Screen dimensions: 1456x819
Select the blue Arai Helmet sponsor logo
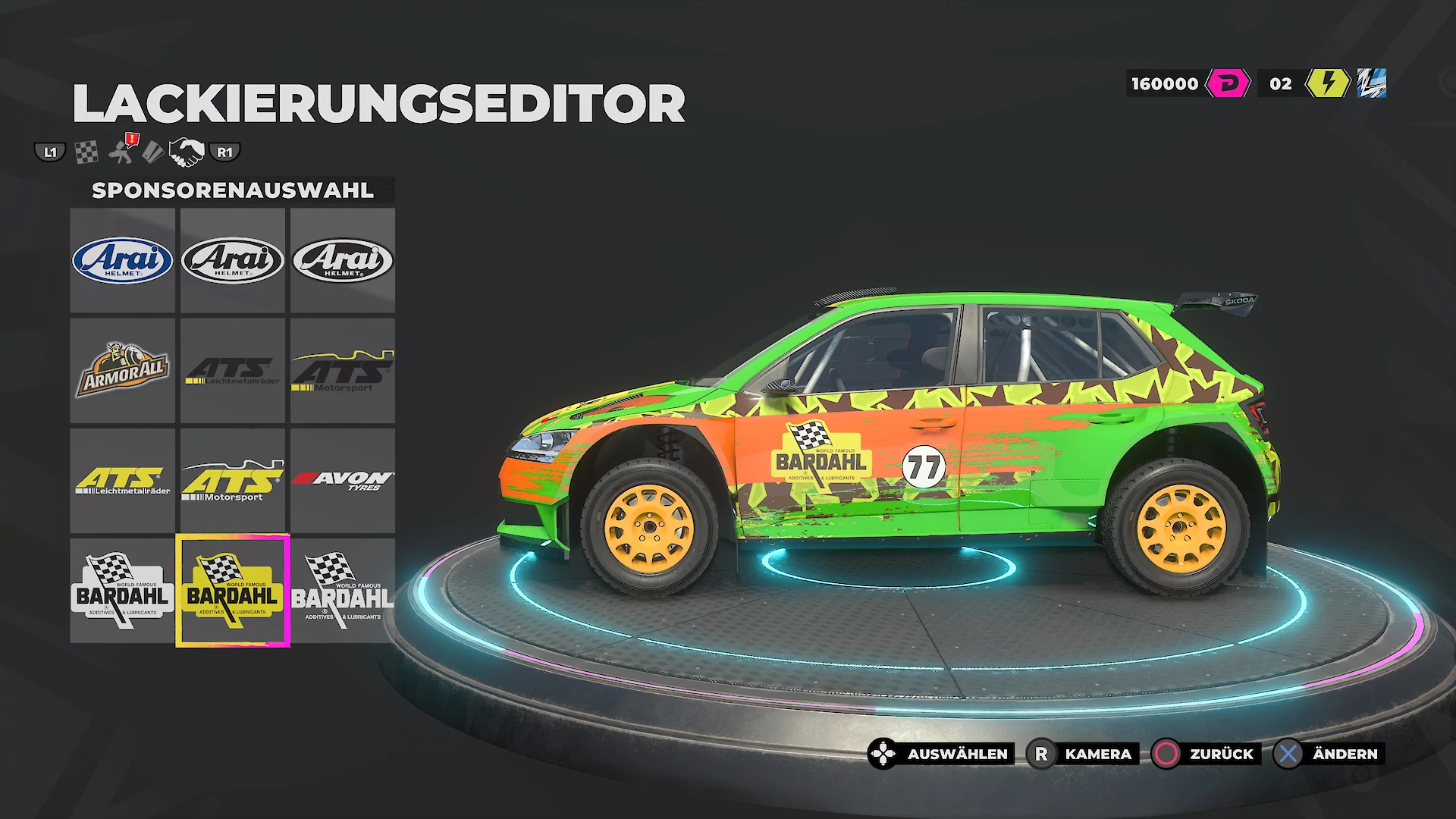(122, 260)
